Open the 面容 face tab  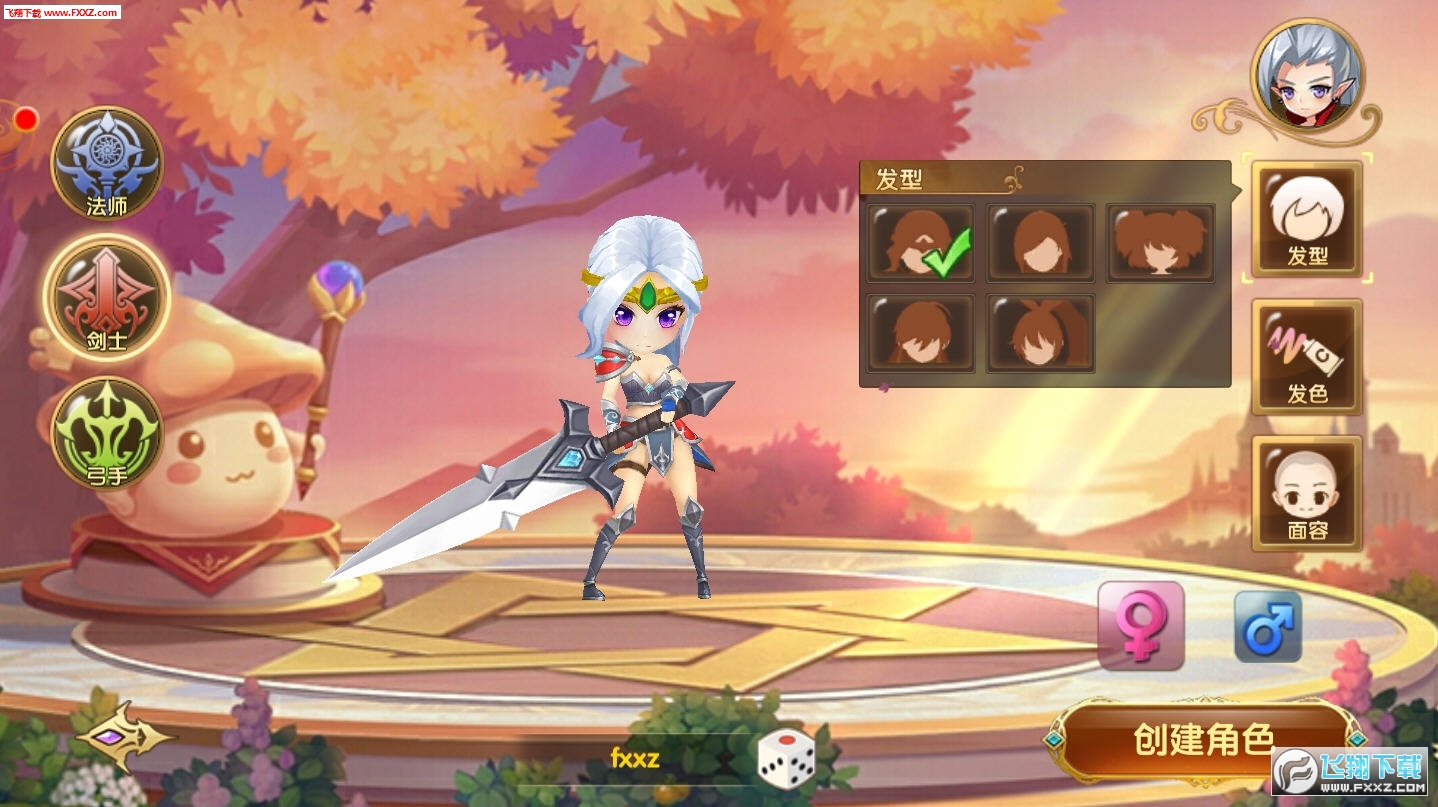point(1307,494)
